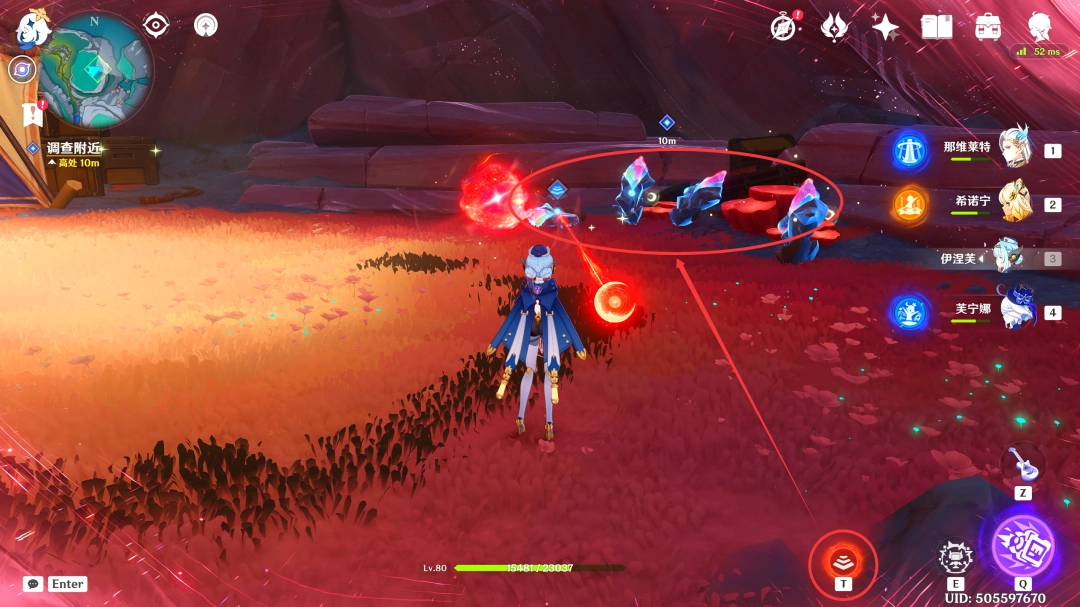
Task: Switch to party member 希诺宁
Action: pyautogui.click(x=1015, y=203)
